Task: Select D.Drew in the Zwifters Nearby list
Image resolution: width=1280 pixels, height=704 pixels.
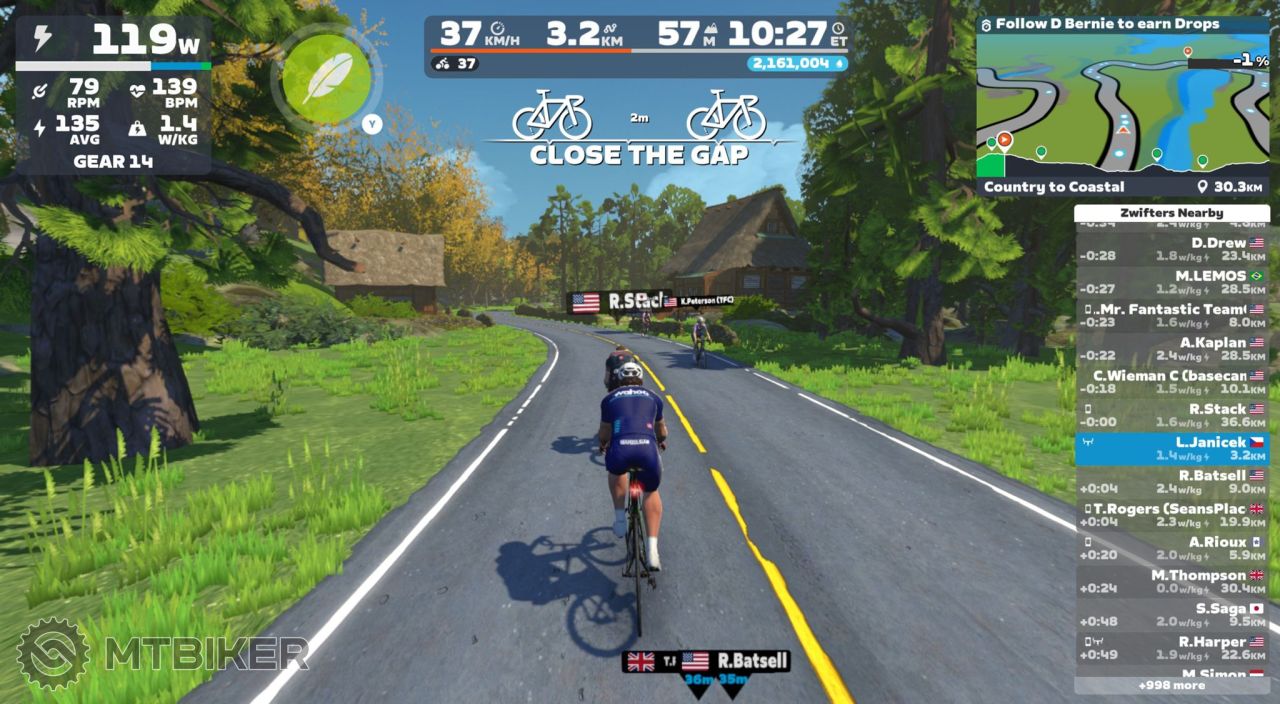Action: pos(1171,249)
